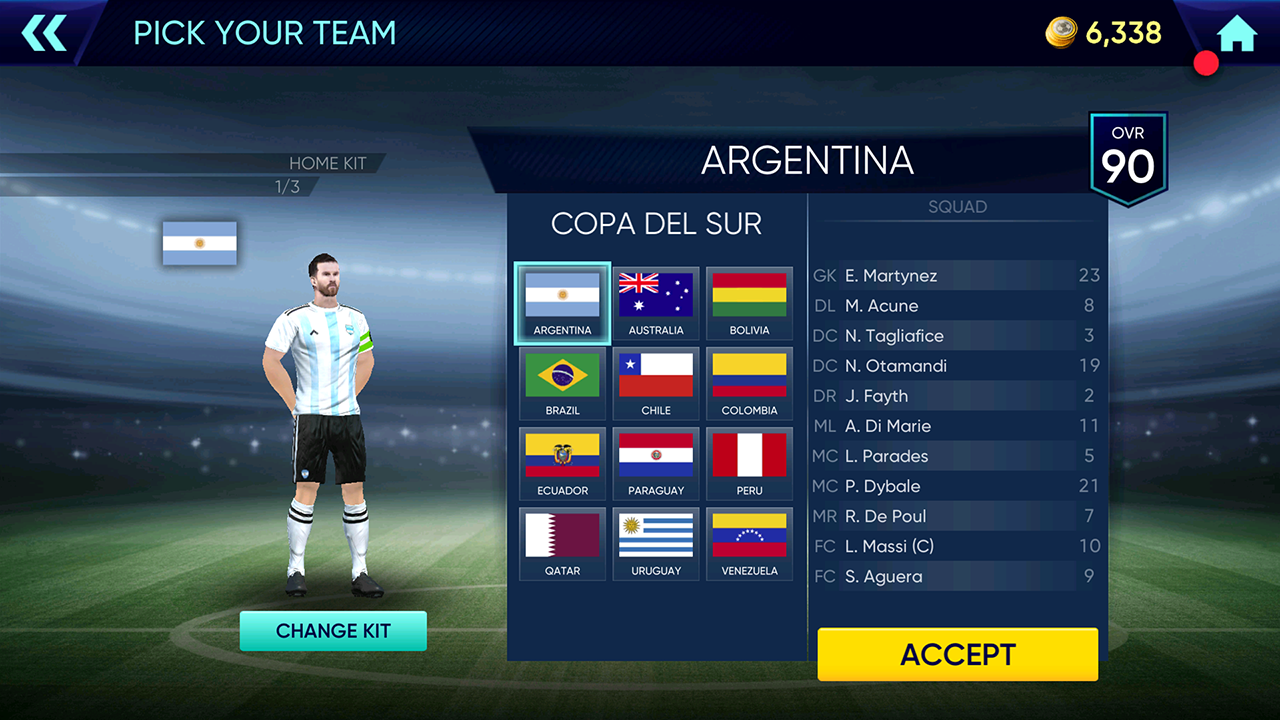Viewport: 1280px width, 720px height.
Task: Select the Argentina team tile
Action: [562, 304]
